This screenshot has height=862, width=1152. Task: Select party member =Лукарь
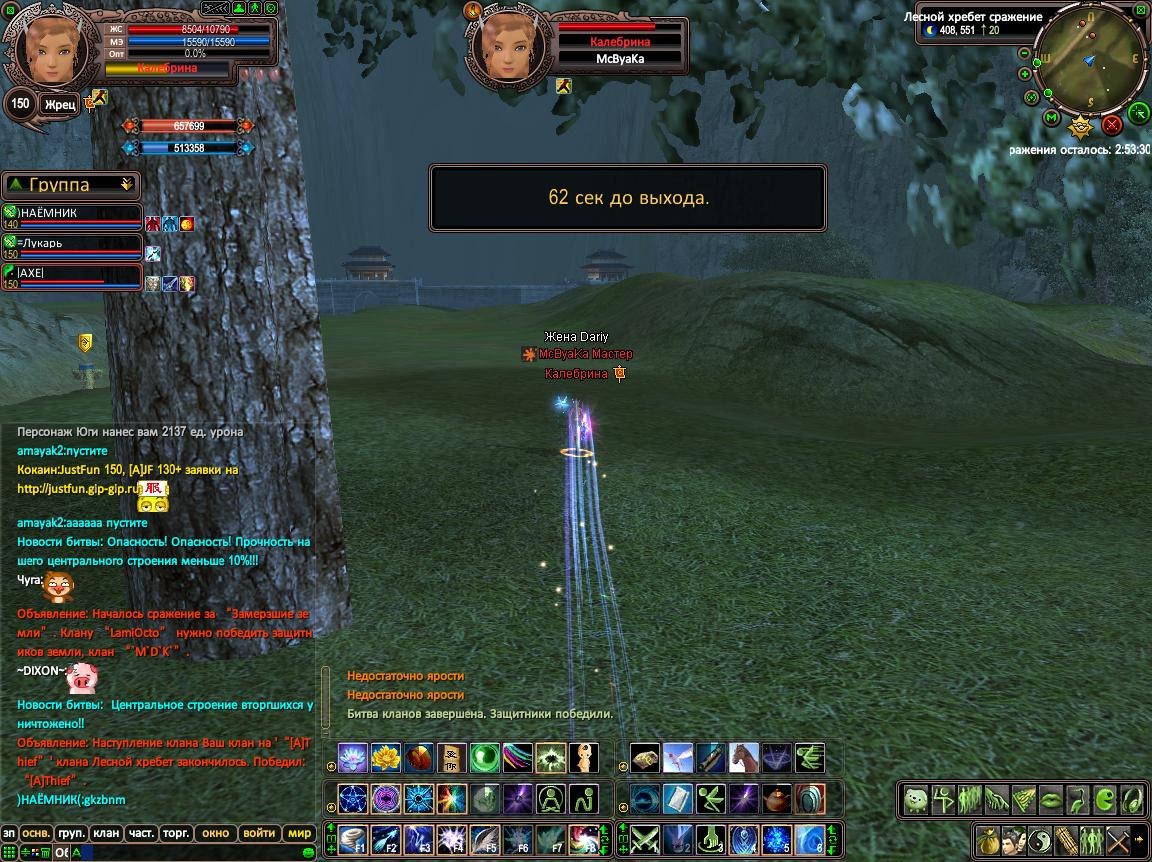[x=72, y=244]
